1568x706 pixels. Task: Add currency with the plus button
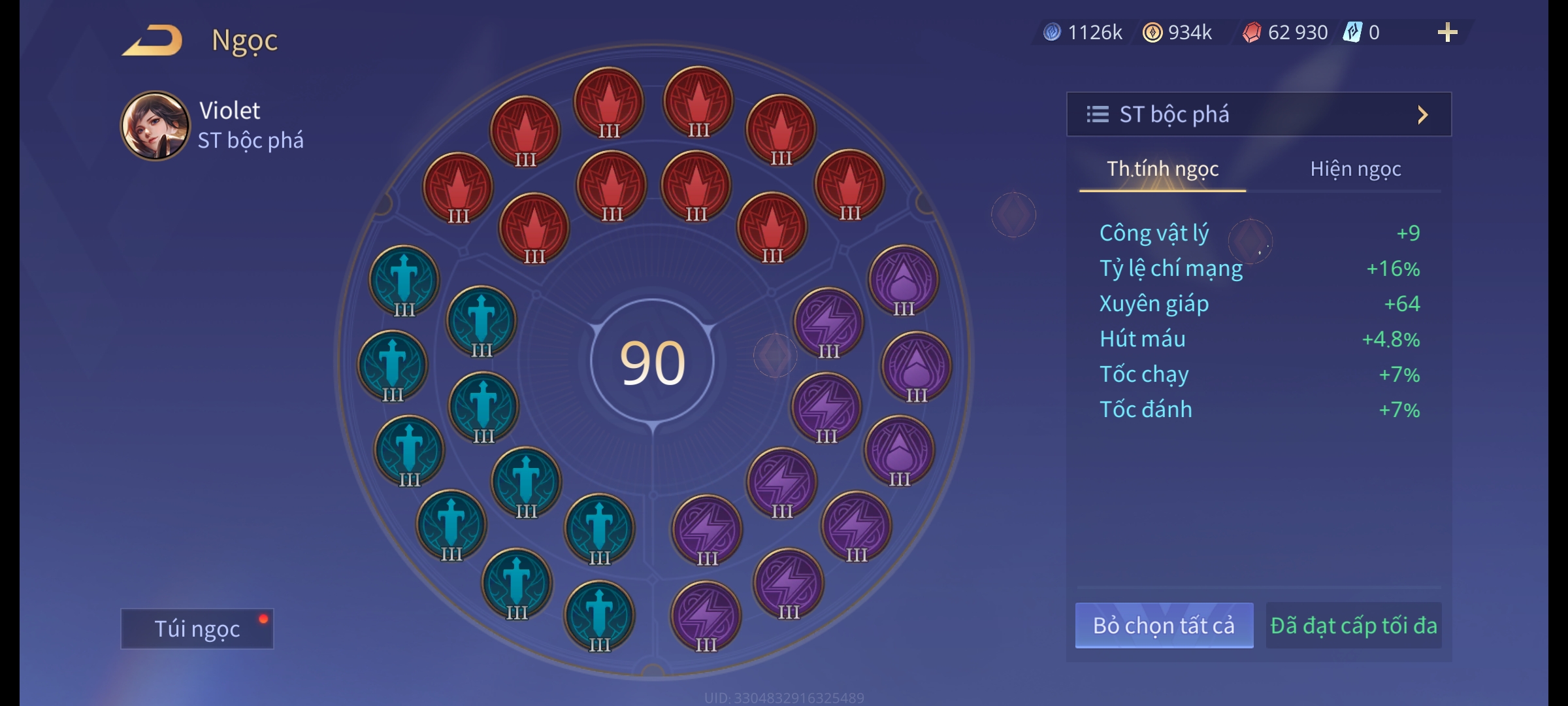(1447, 32)
